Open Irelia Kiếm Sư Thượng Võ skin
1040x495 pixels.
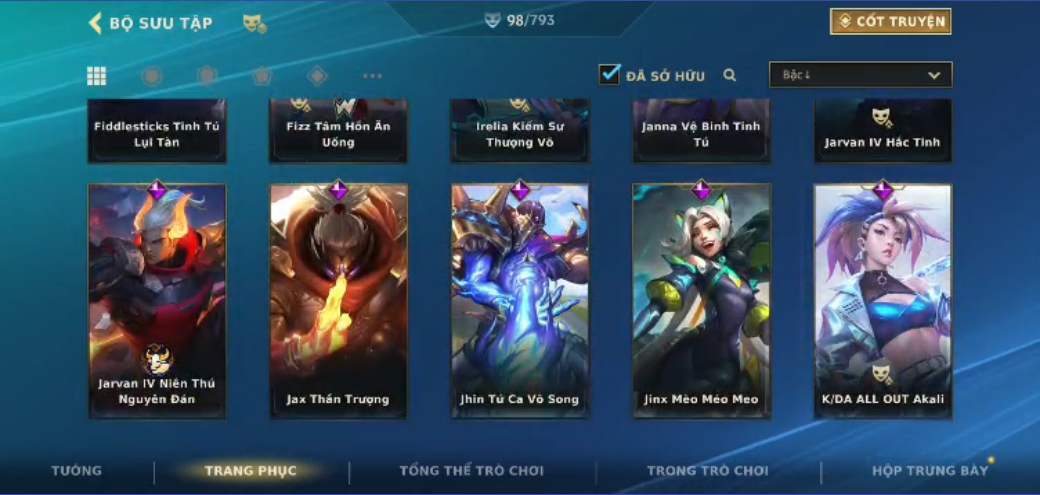(519, 132)
